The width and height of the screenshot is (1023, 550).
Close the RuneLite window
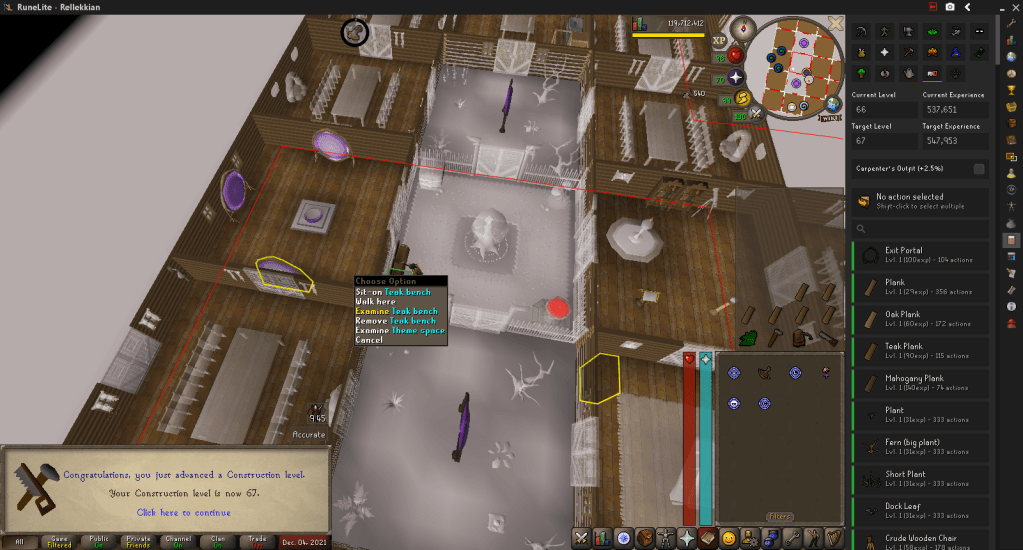pyautogui.click(x=1004, y=7)
